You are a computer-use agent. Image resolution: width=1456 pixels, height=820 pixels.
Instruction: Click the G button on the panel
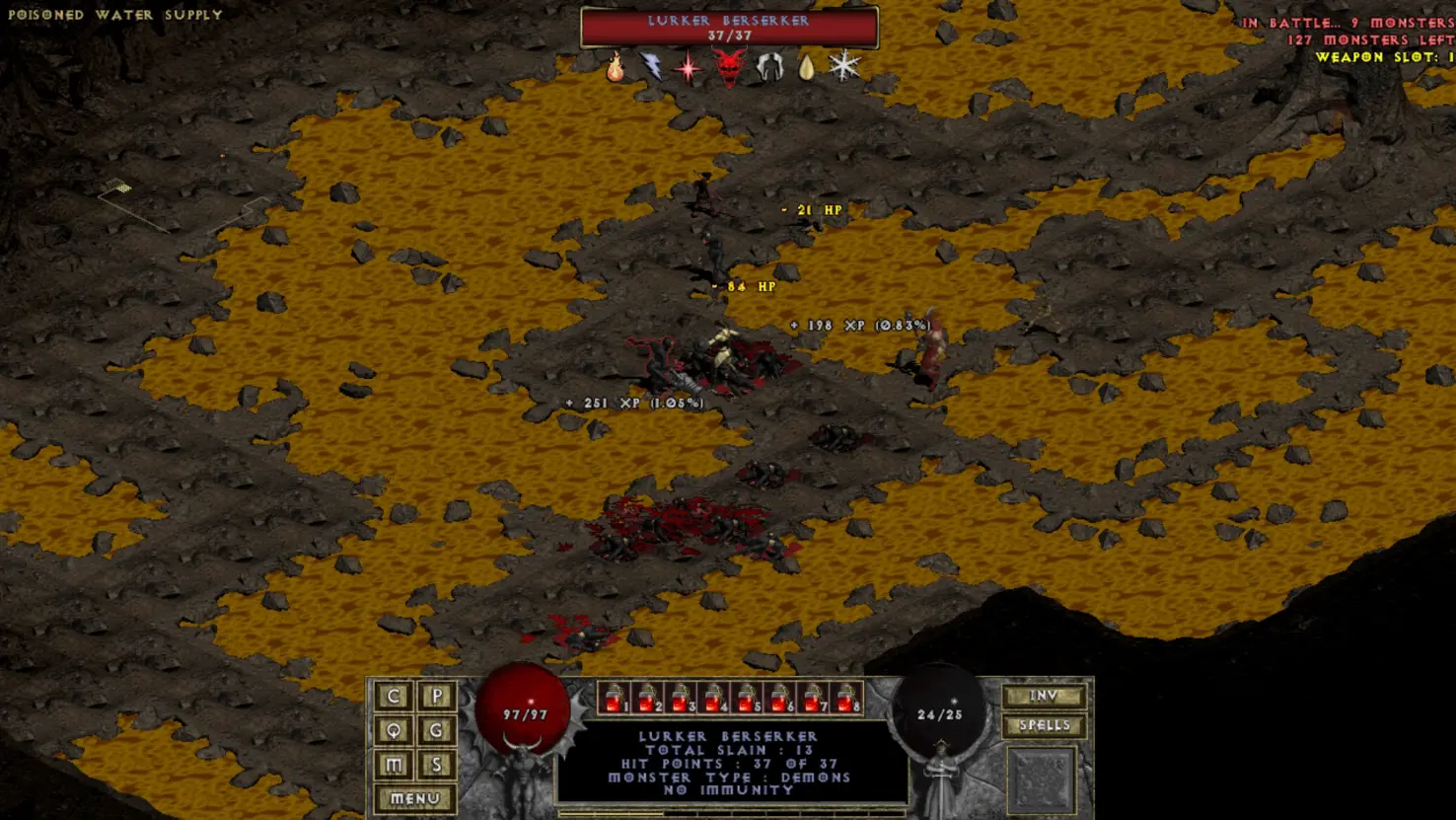pyautogui.click(x=437, y=730)
